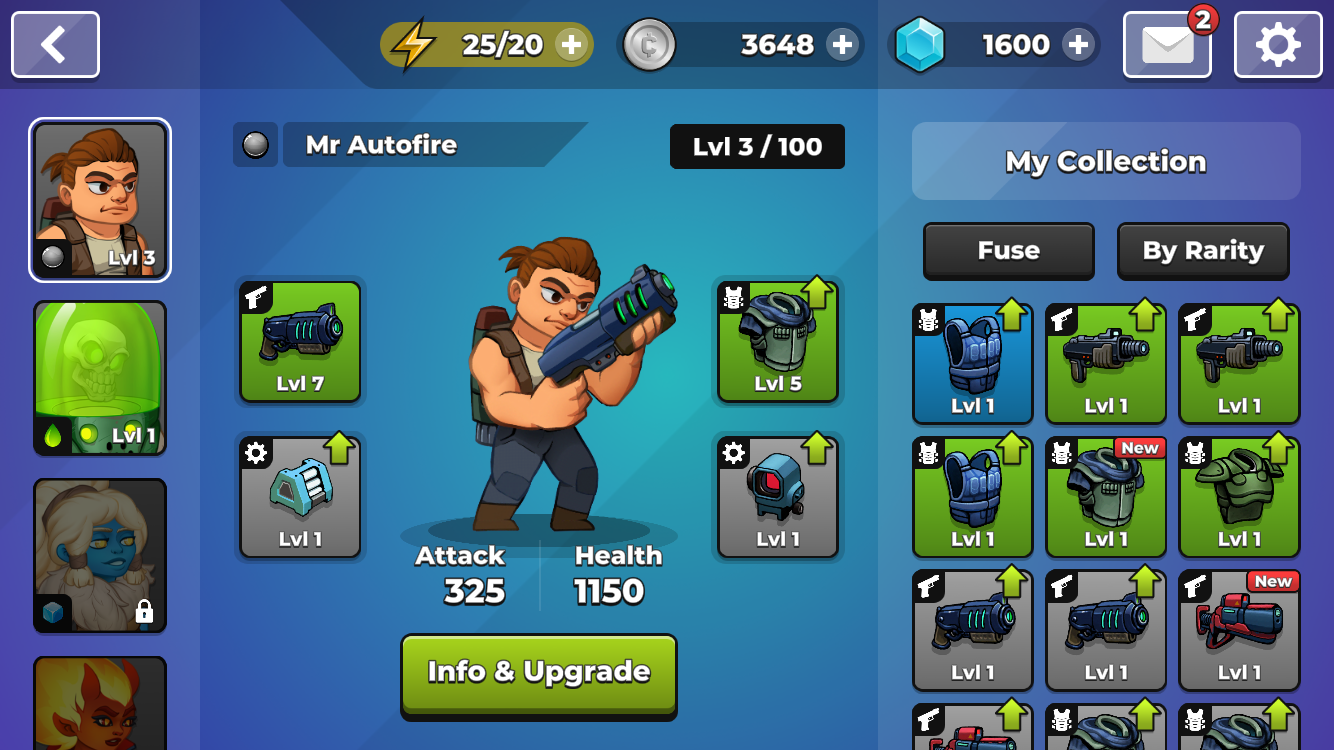1334x750 pixels.
Task: Add more energy with the plus button
Action: click(x=571, y=45)
